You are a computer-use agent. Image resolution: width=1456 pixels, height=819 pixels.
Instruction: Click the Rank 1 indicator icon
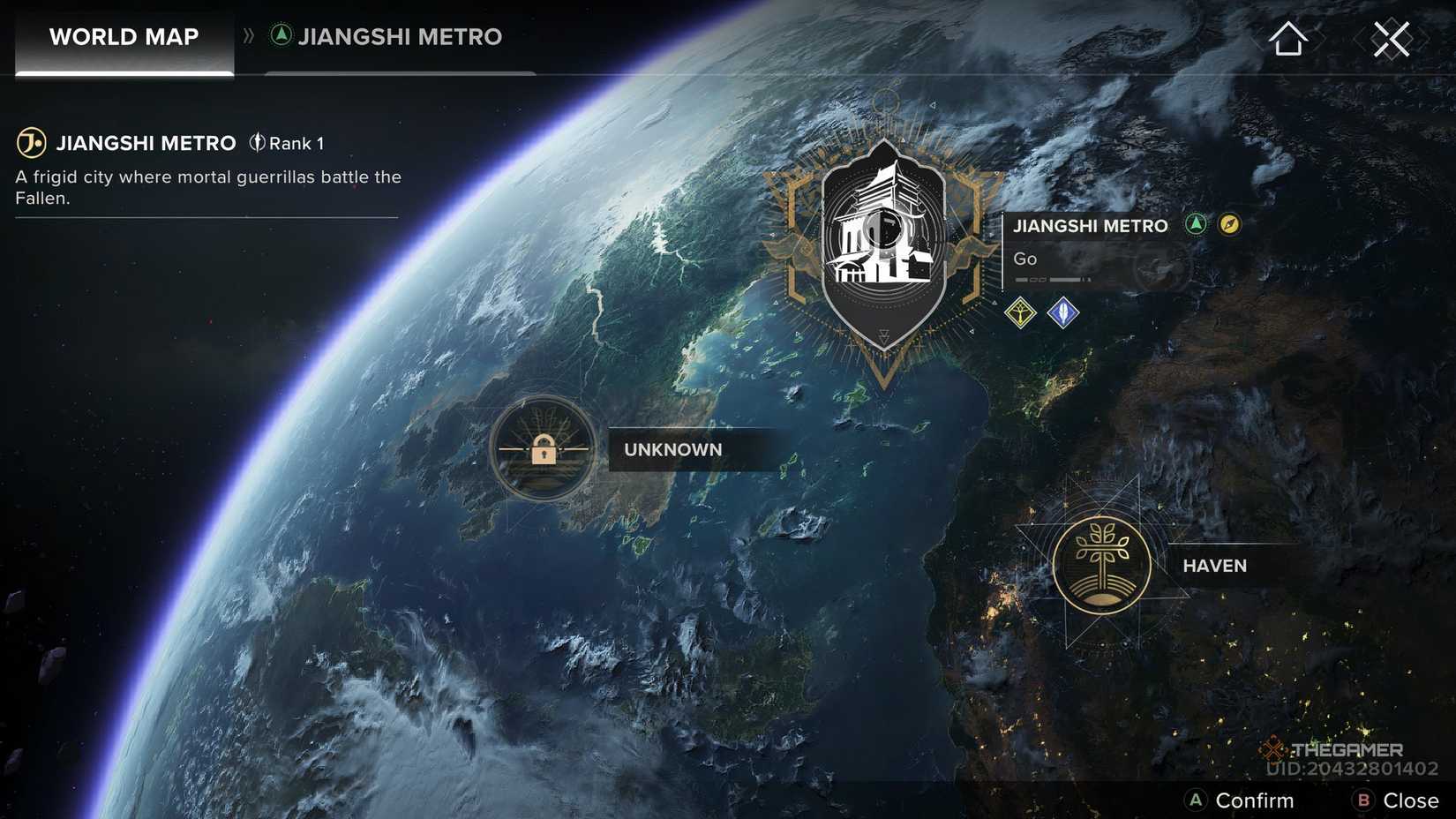256,142
